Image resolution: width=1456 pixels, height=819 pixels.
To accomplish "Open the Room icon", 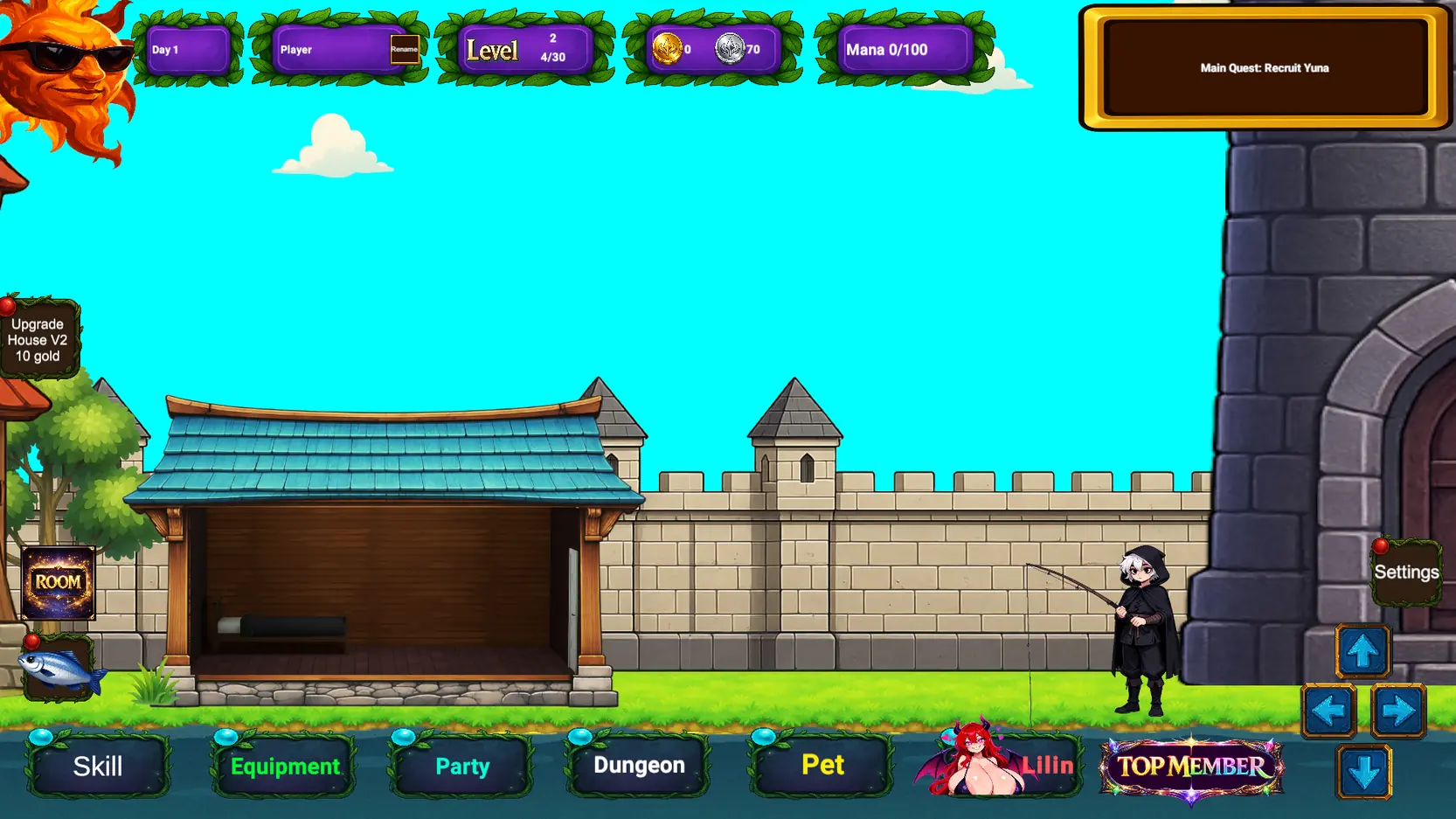I will point(58,583).
